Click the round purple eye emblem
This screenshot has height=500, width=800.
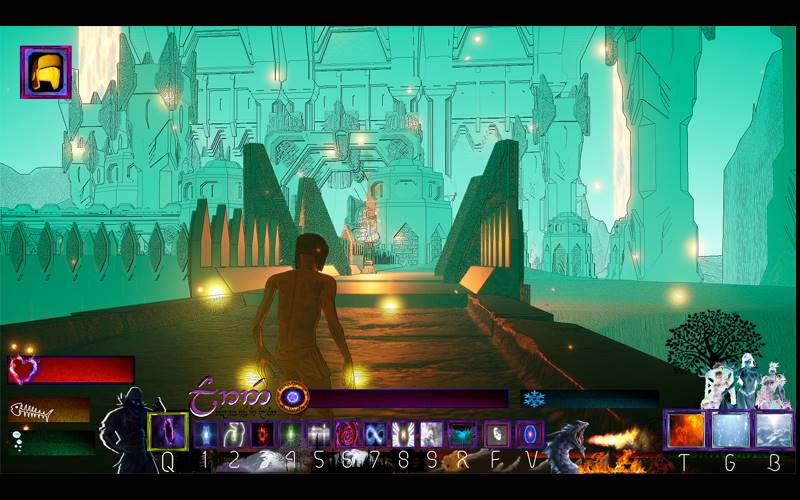click(x=293, y=397)
